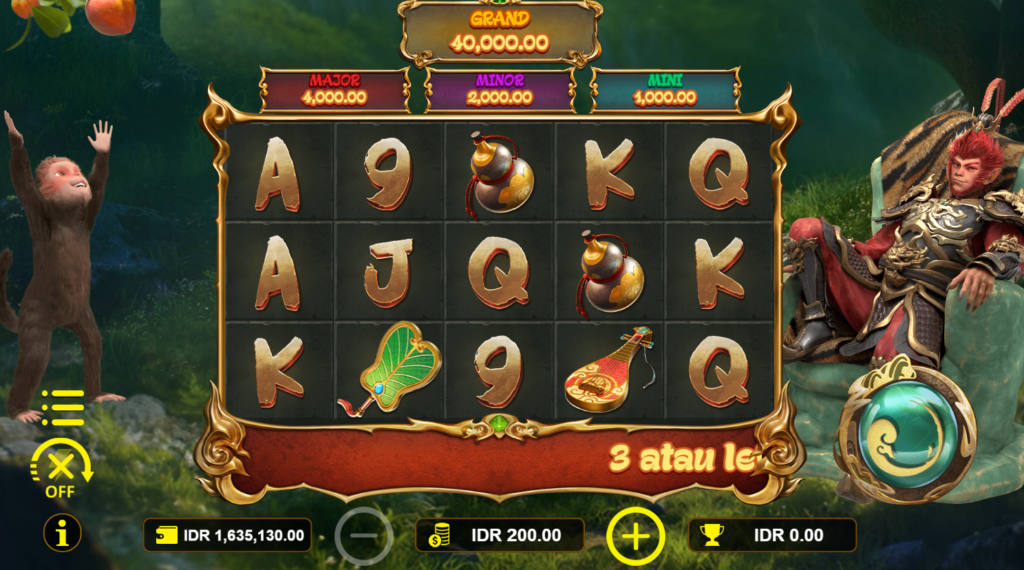Open the wallet balance panel
This screenshot has width=1024, height=570.
[227, 535]
